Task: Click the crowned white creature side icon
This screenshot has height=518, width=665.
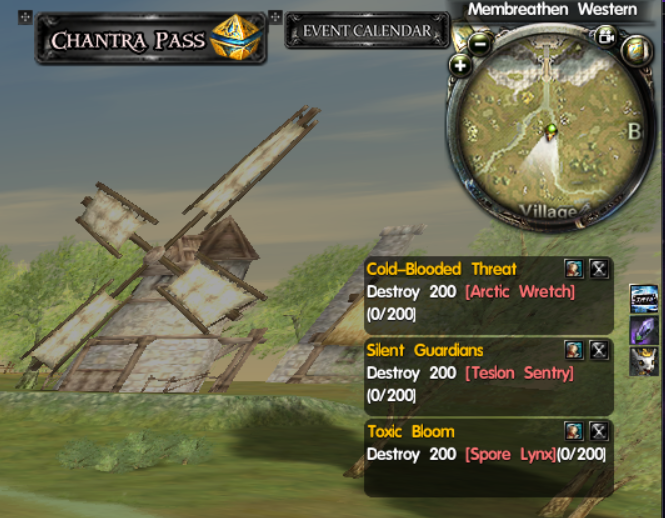Action: click(642, 361)
